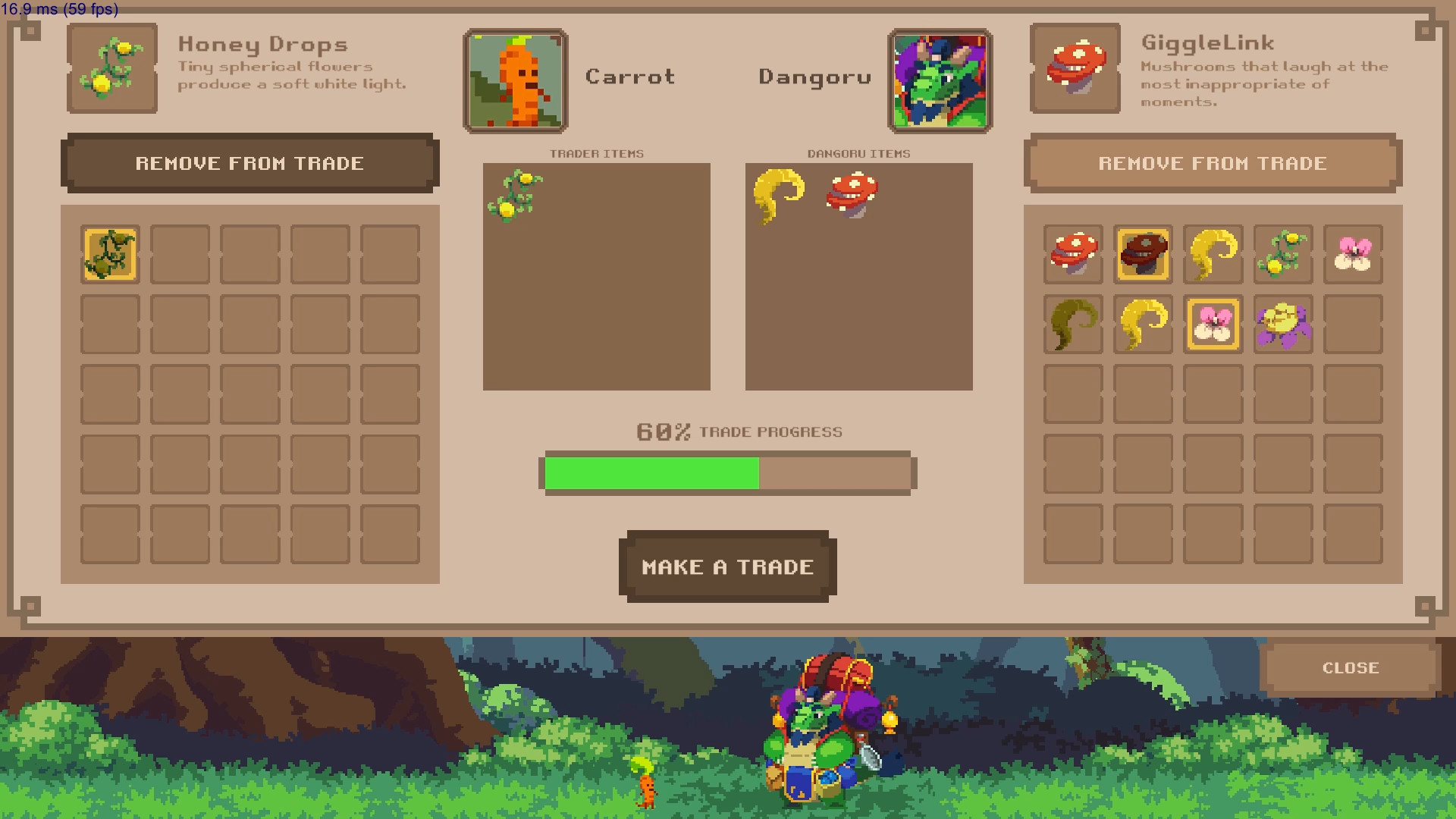Select the olive green horn item

click(1073, 325)
